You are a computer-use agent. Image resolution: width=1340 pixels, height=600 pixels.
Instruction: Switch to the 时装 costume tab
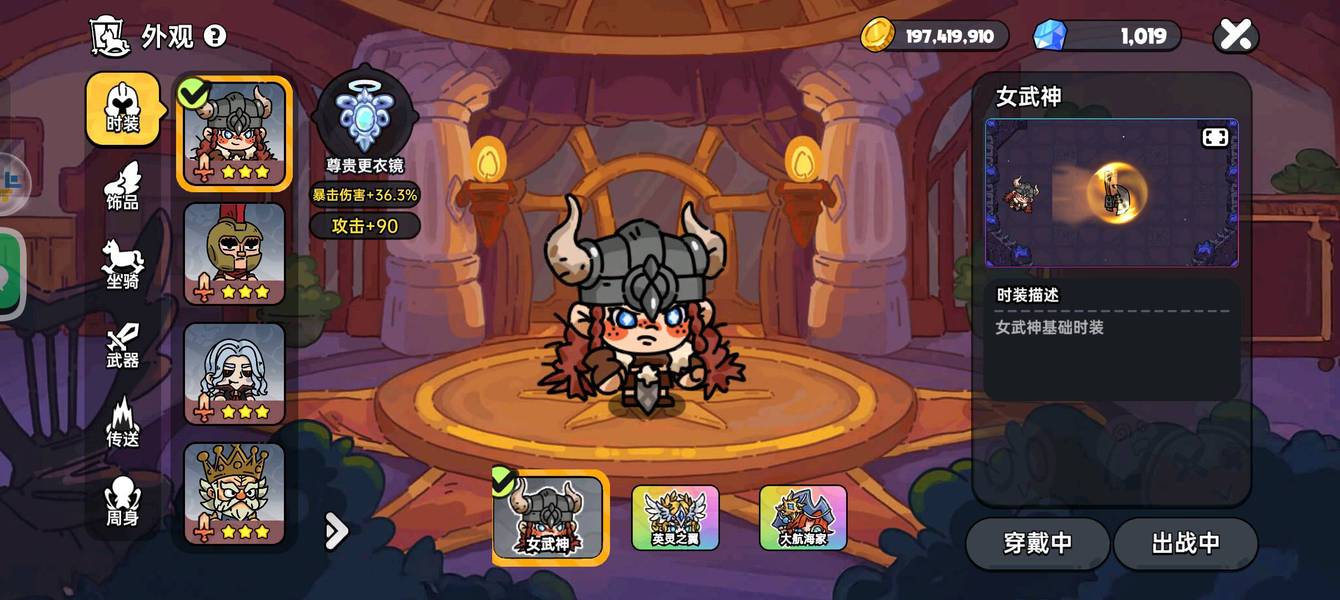[123, 110]
